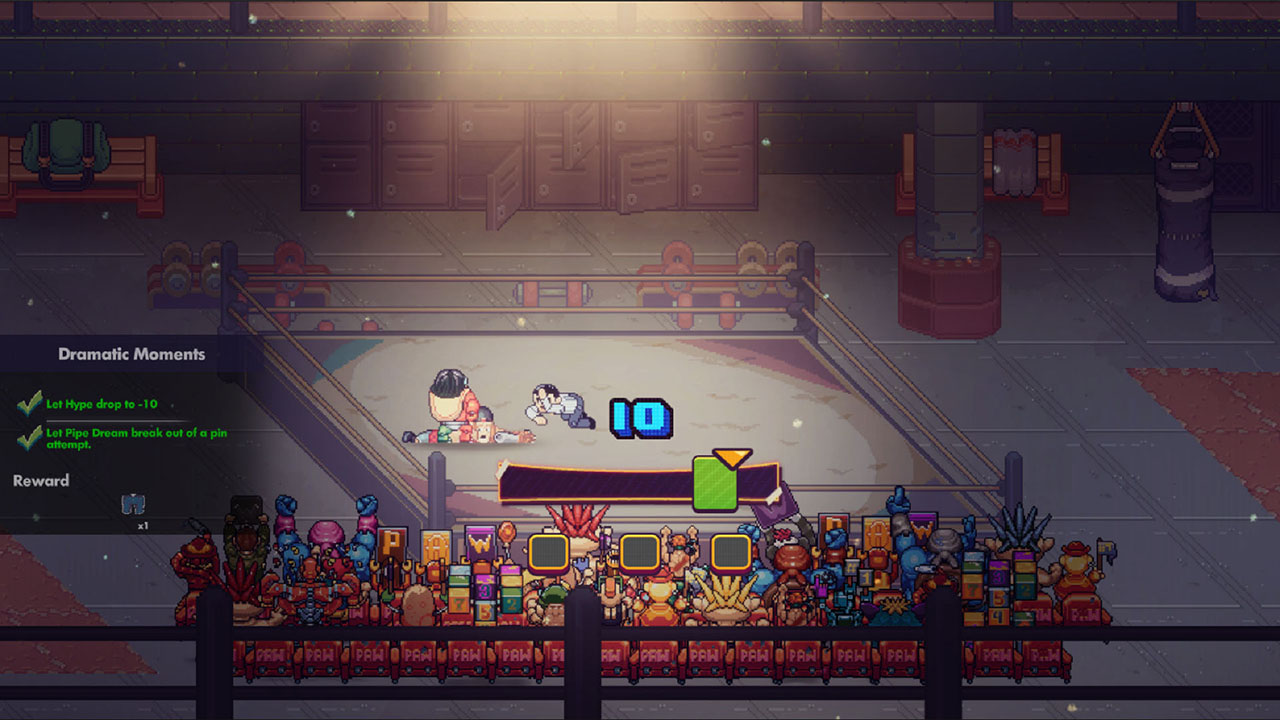1280x720 pixels.
Task: Expand the Reward section
Action: pyautogui.click(x=41, y=481)
